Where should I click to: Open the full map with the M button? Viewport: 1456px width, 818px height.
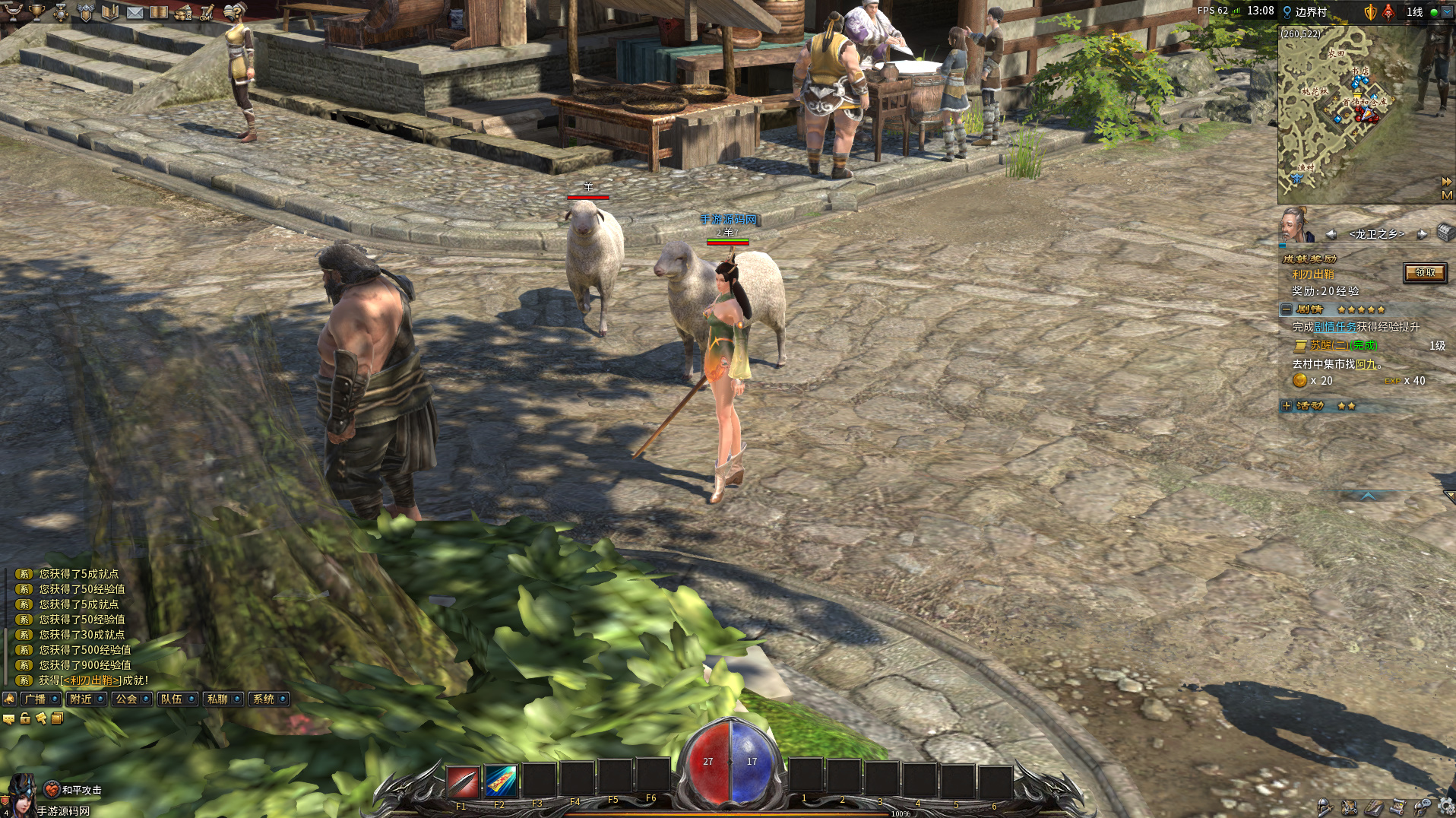click(1446, 195)
